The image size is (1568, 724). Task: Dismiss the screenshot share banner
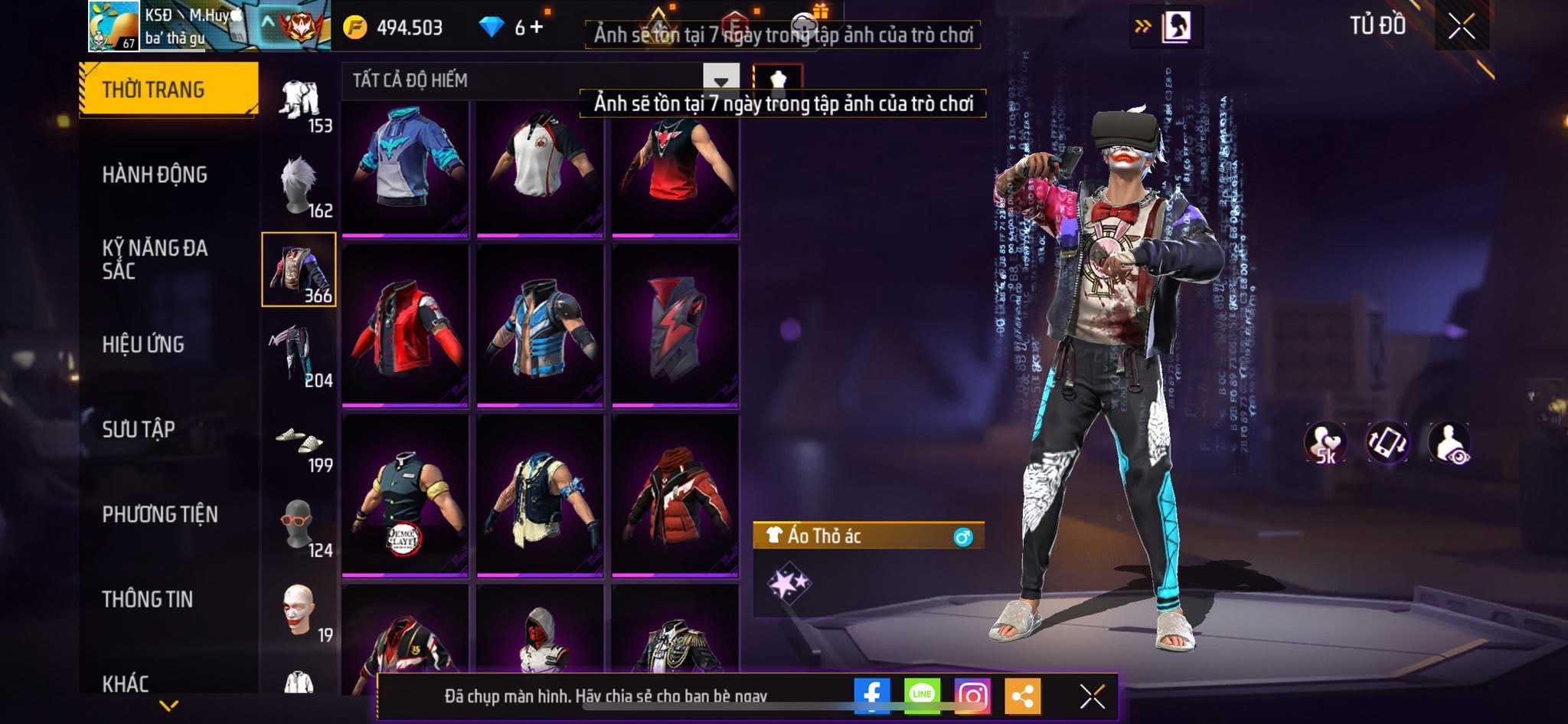(x=1092, y=696)
